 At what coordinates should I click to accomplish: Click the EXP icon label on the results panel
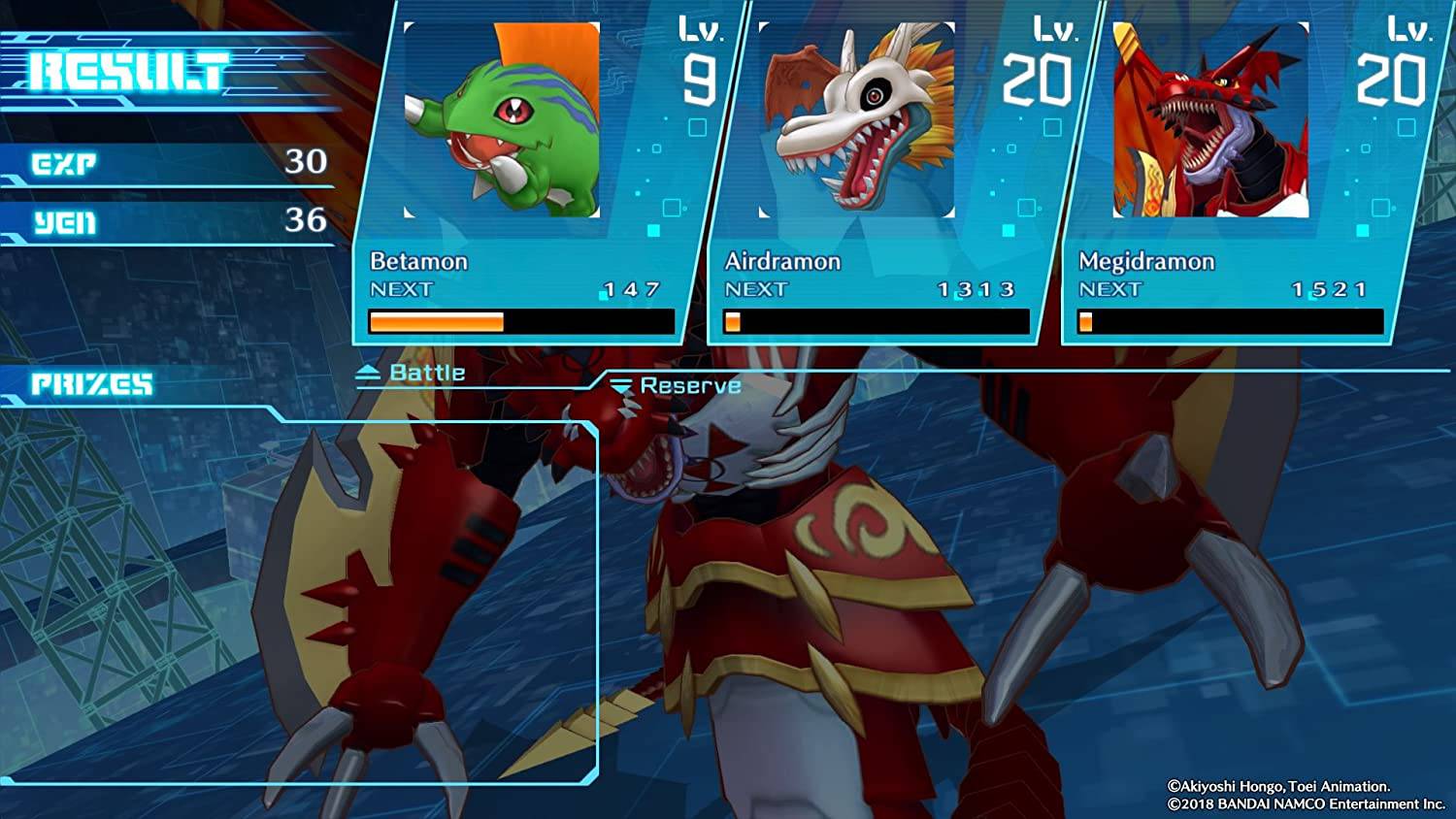63,163
